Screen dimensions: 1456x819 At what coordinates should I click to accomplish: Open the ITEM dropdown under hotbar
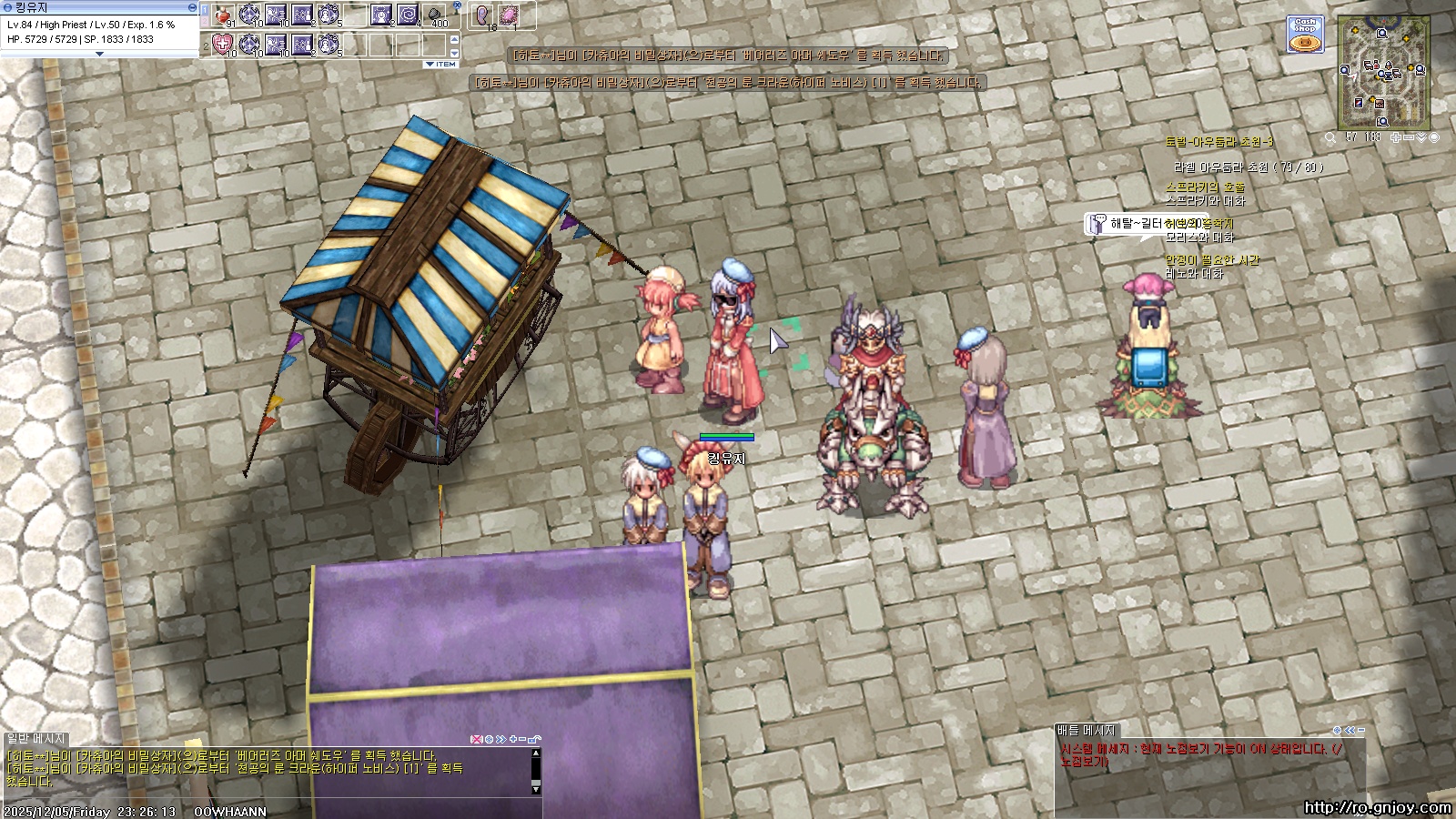coord(441,65)
